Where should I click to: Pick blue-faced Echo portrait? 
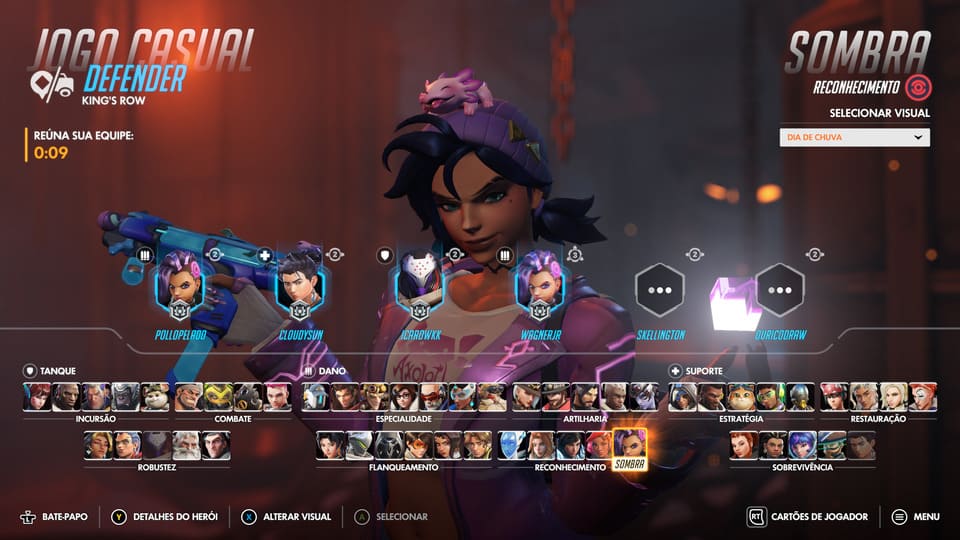(512, 445)
